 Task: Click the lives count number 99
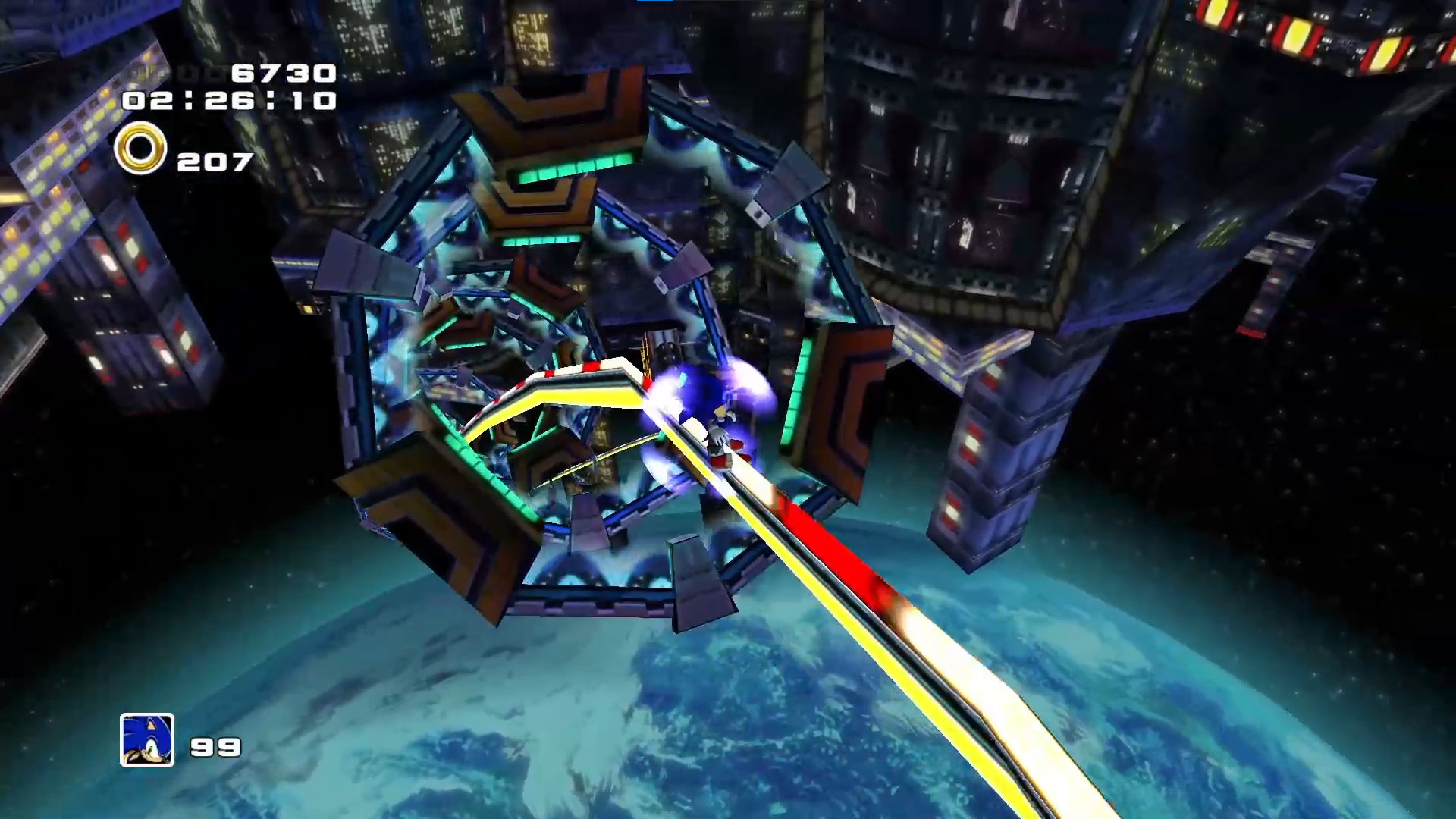pos(215,749)
